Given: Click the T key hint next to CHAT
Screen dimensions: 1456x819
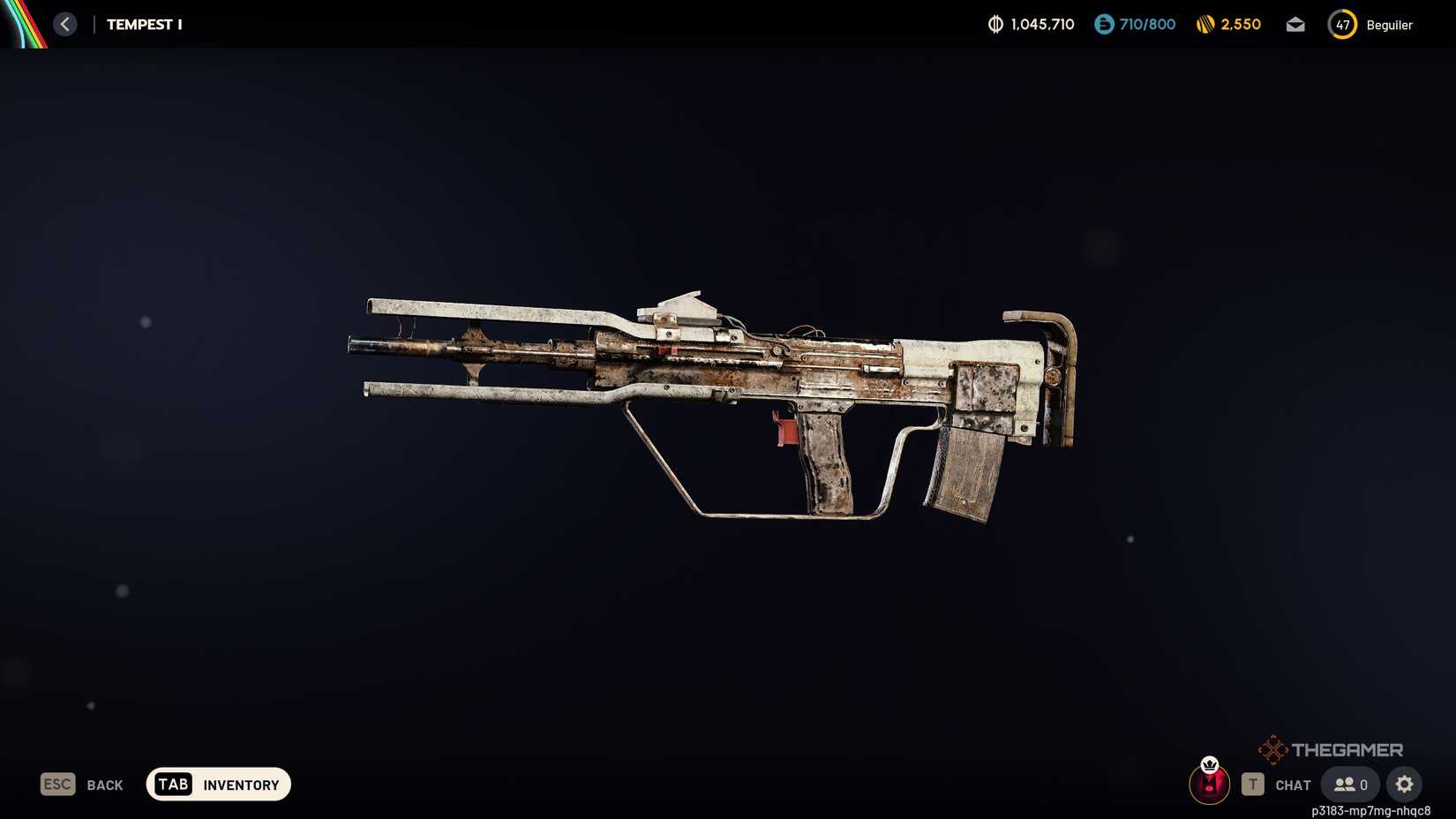Looking at the screenshot, I should (x=1253, y=784).
